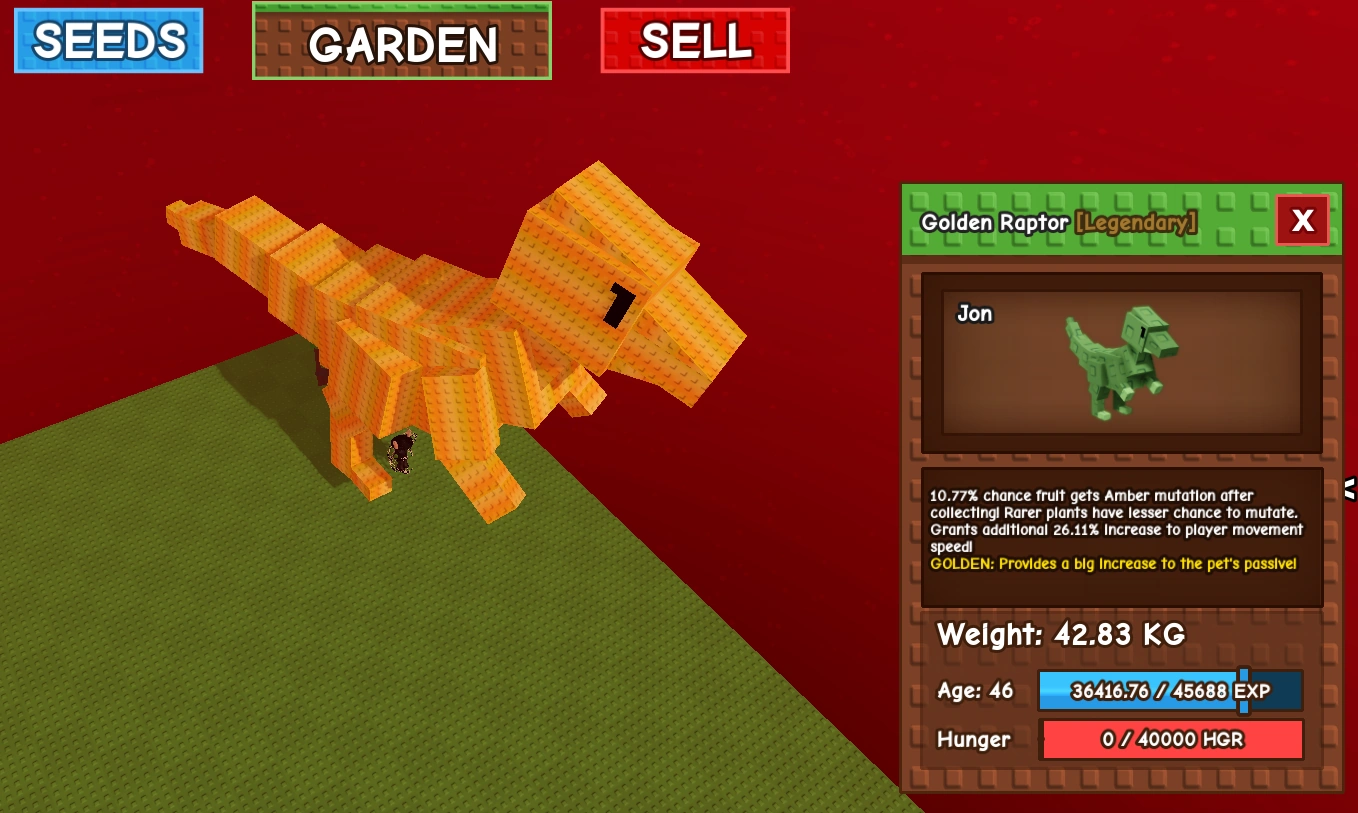Viewport: 1358px width, 813px height.
Task: Click the marker on the EXP bar
Action: (x=1243, y=690)
